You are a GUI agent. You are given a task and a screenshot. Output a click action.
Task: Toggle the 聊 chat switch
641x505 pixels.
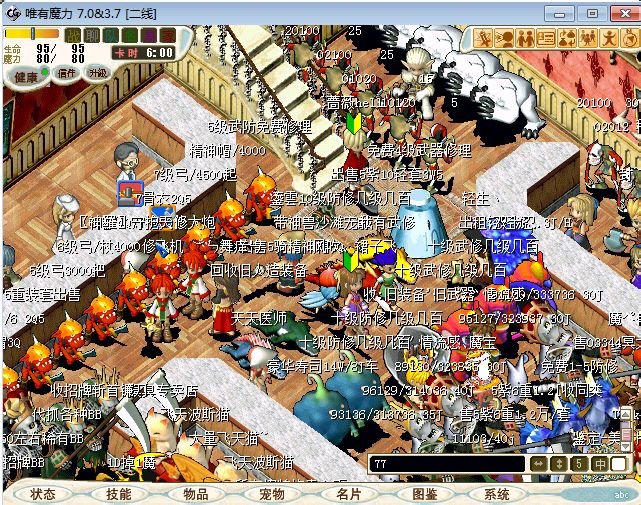pyautogui.click(x=92, y=35)
